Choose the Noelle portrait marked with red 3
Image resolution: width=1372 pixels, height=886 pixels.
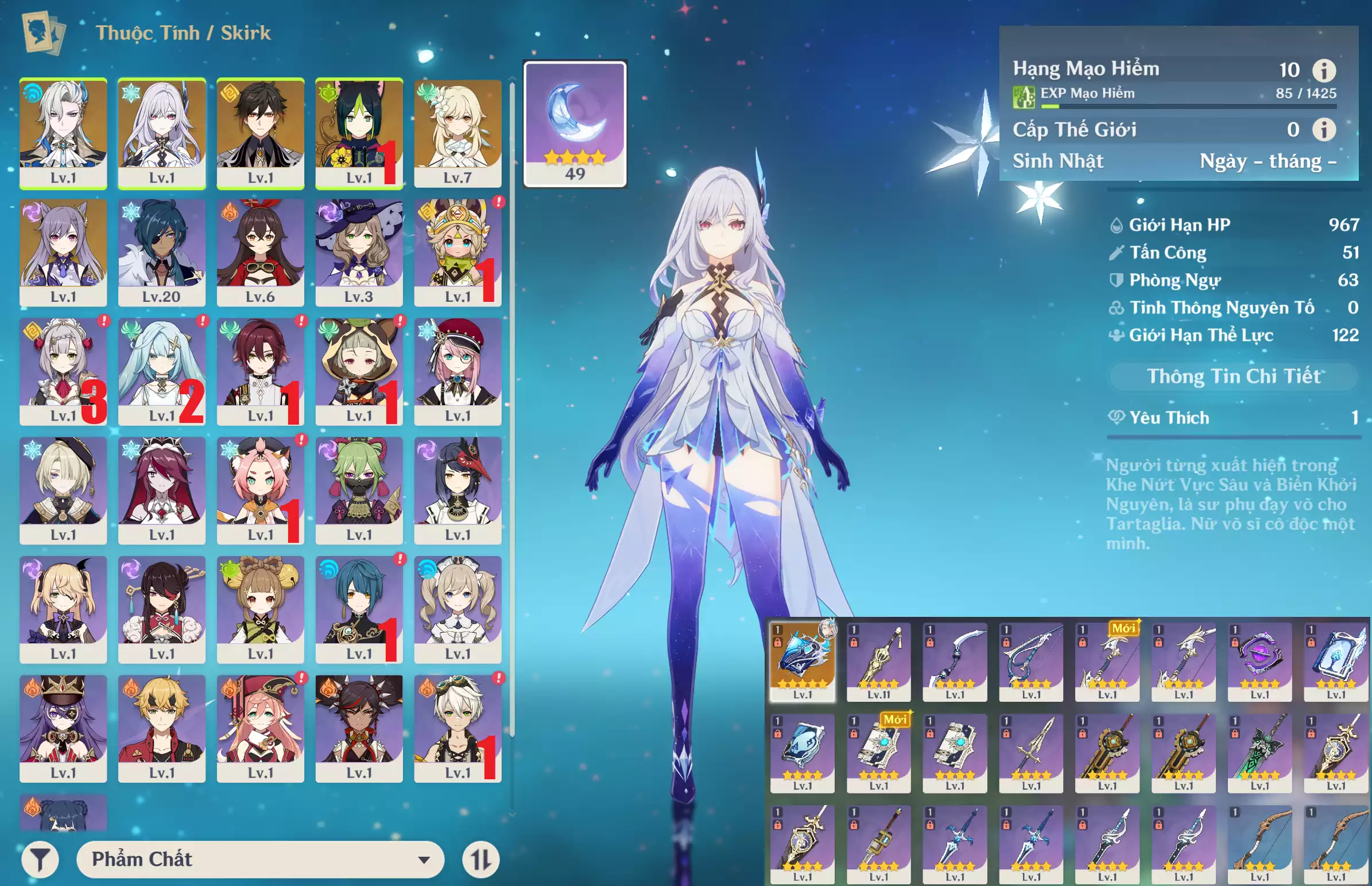(x=63, y=371)
